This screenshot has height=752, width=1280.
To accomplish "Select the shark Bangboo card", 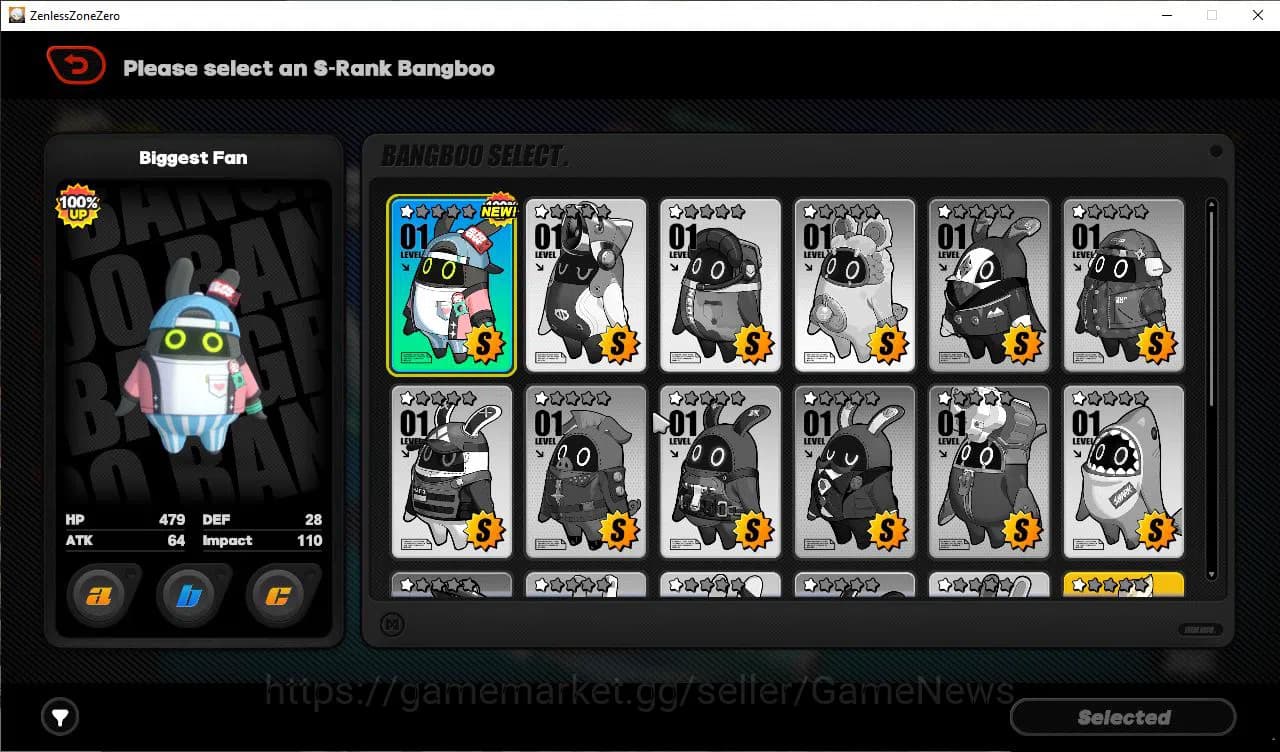I will 1123,470.
